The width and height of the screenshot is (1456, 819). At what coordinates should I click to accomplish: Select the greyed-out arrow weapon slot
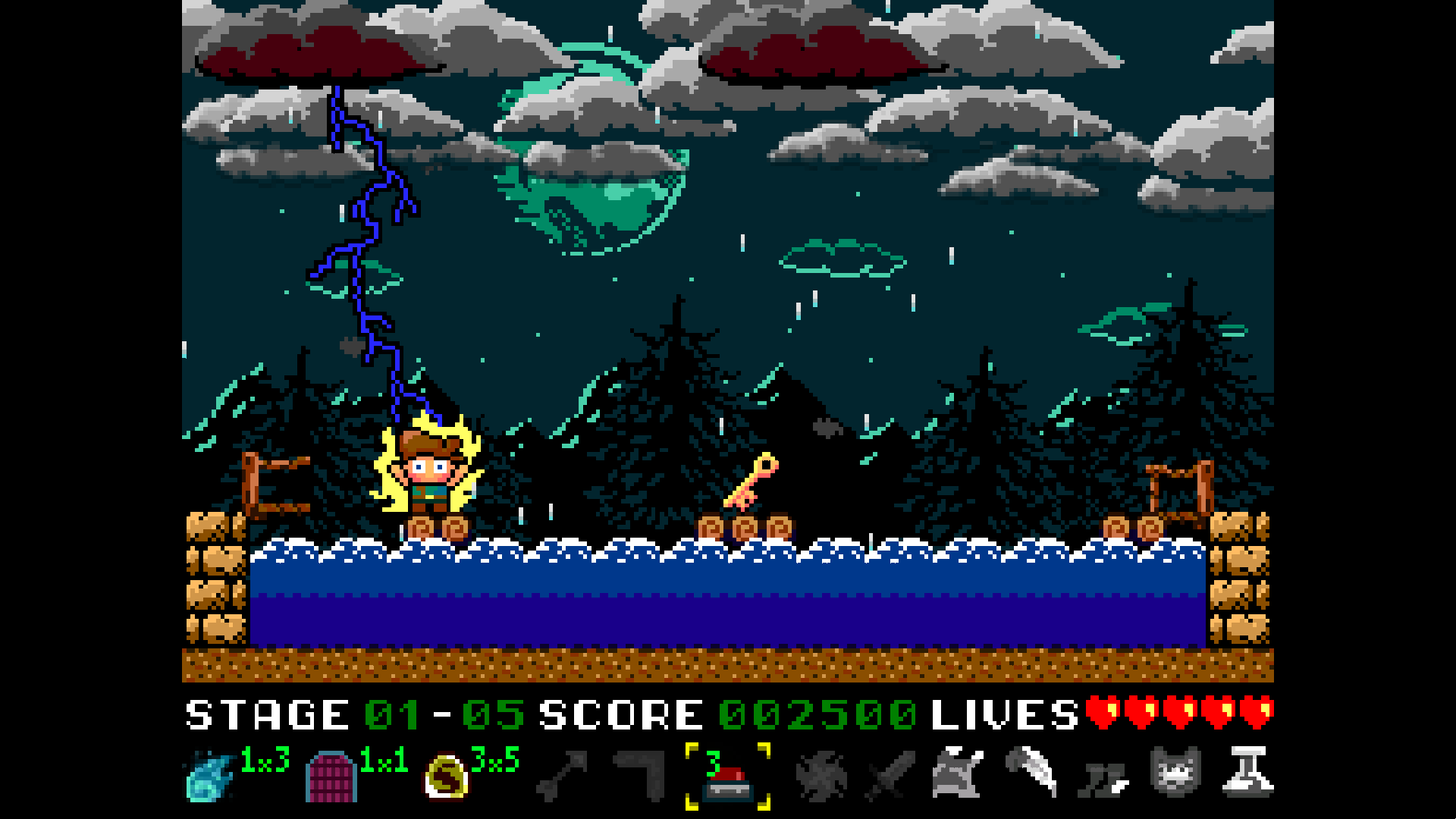[x=562, y=777]
